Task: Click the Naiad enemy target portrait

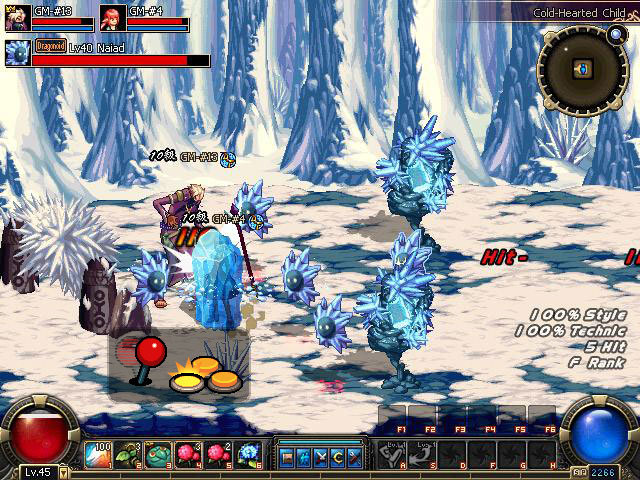Action: (x=17, y=52)
